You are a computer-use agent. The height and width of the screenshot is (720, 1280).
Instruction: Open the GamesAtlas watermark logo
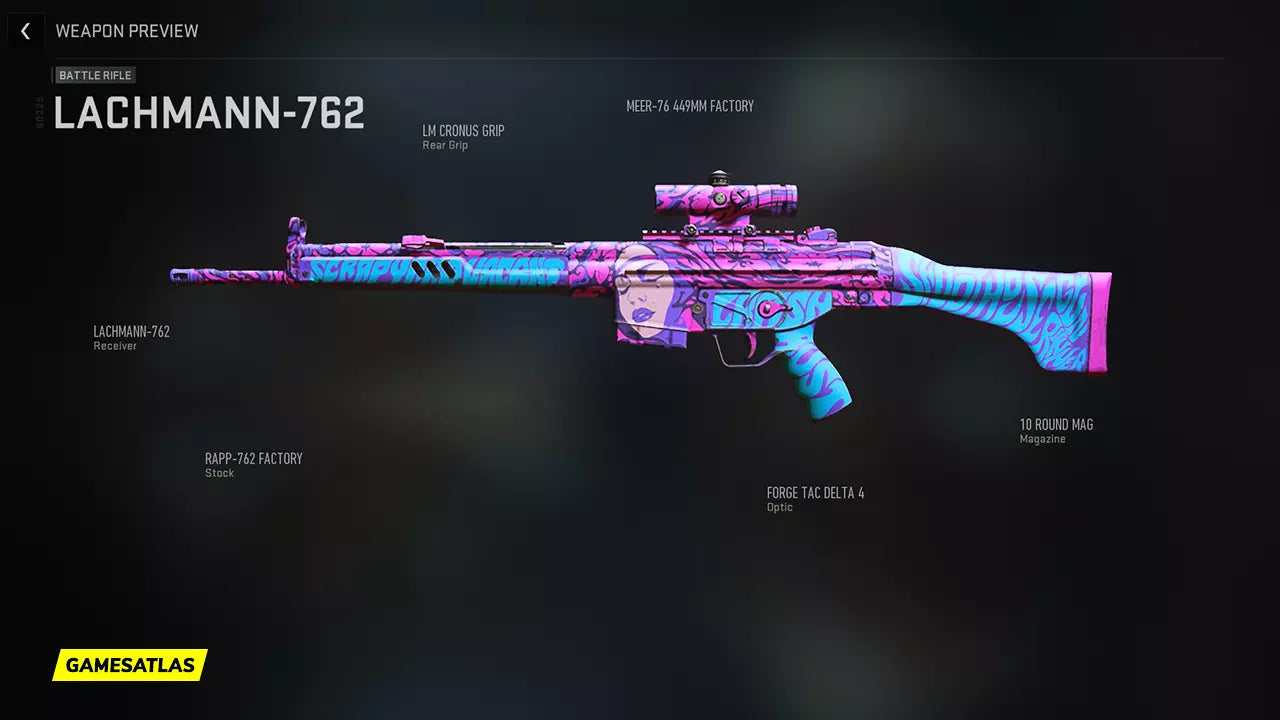[x=130, y=665]
